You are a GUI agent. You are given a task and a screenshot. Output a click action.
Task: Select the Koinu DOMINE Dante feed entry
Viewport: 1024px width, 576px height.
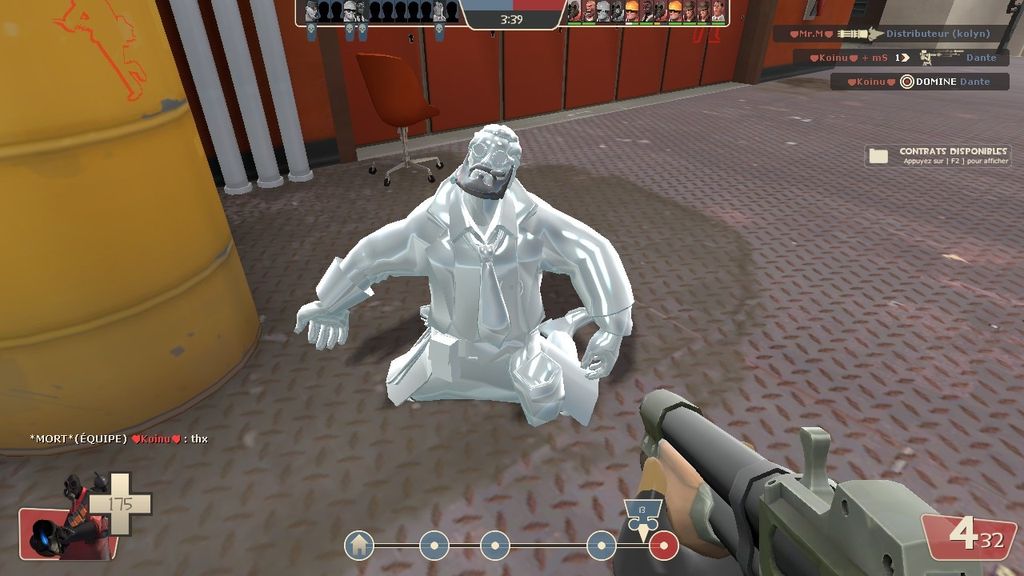point(919,82)
